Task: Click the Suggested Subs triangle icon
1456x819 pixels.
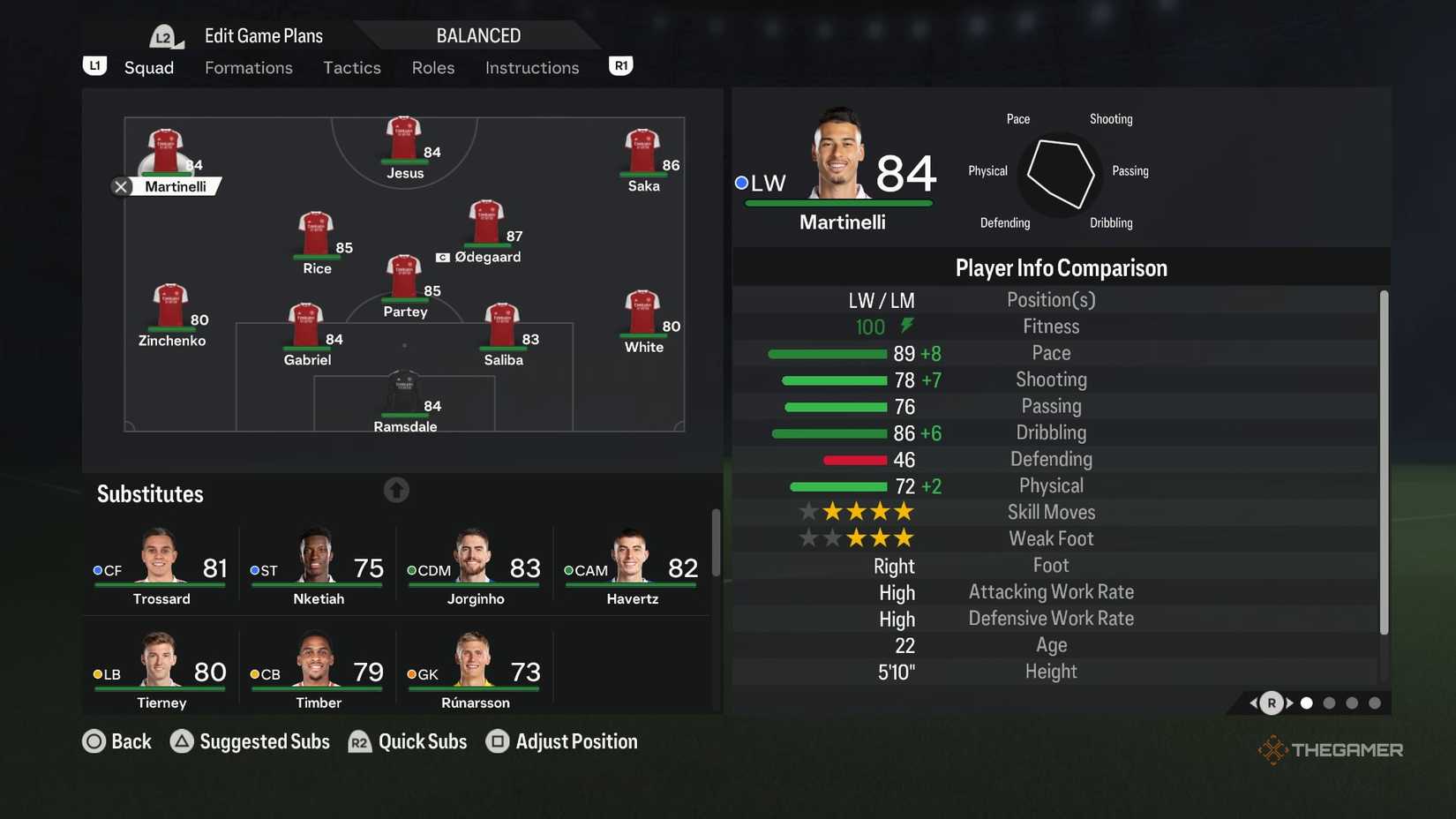Action: [183, 741]
